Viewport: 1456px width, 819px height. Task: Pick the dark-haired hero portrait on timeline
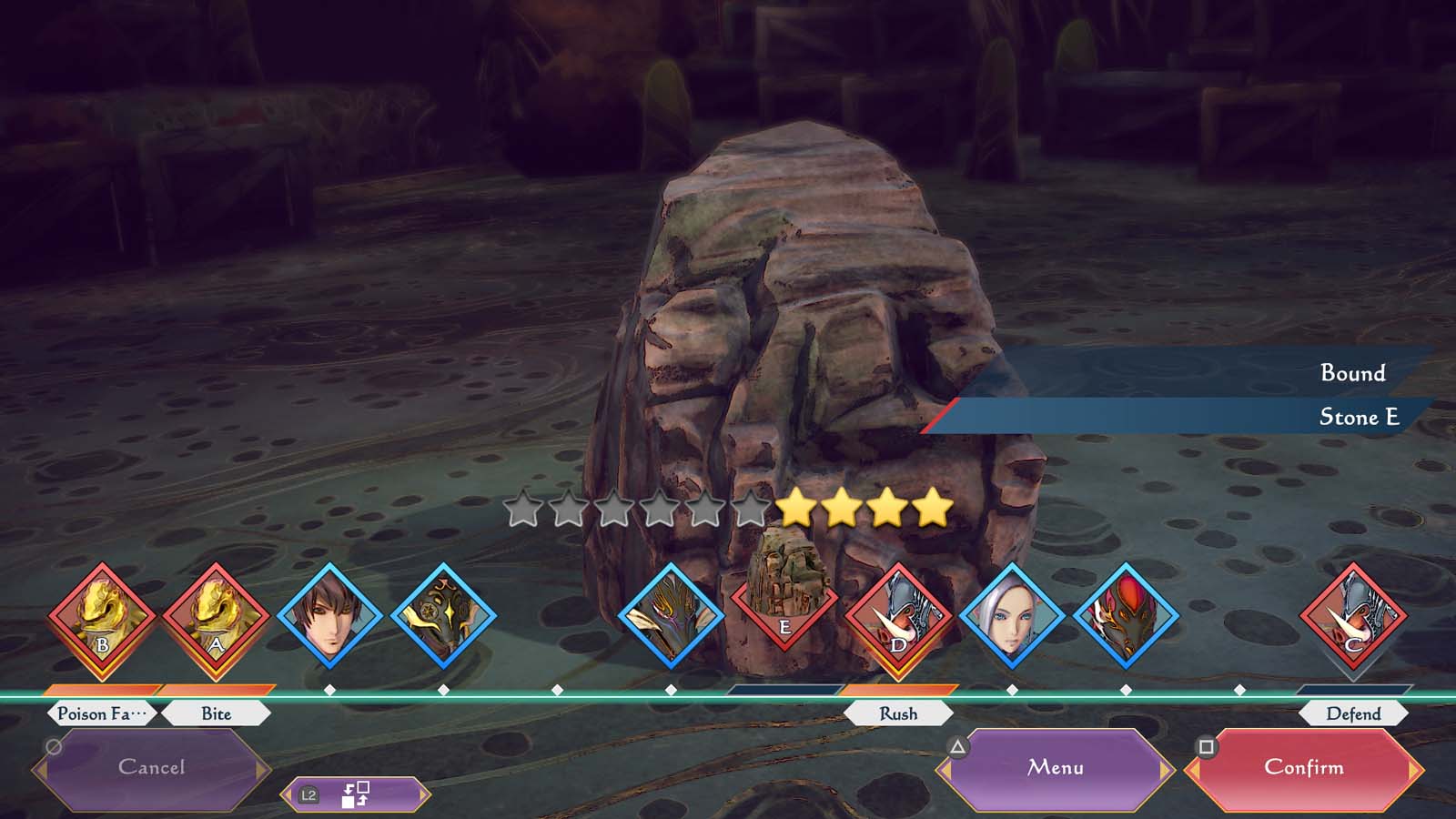point(329,619)
